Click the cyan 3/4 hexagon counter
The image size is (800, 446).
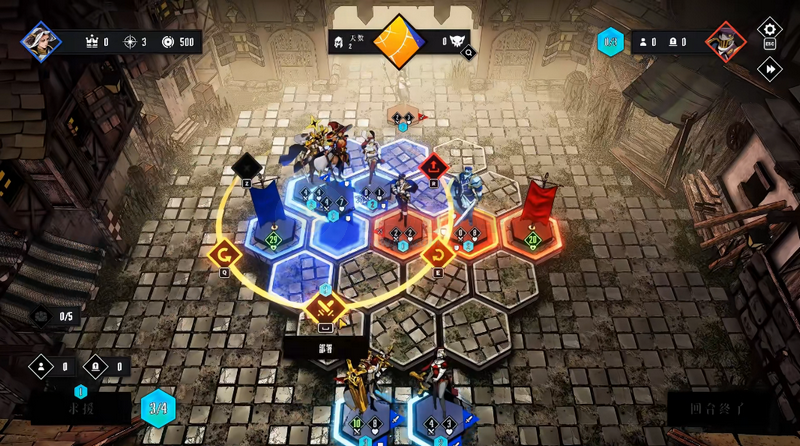point(158,408)
